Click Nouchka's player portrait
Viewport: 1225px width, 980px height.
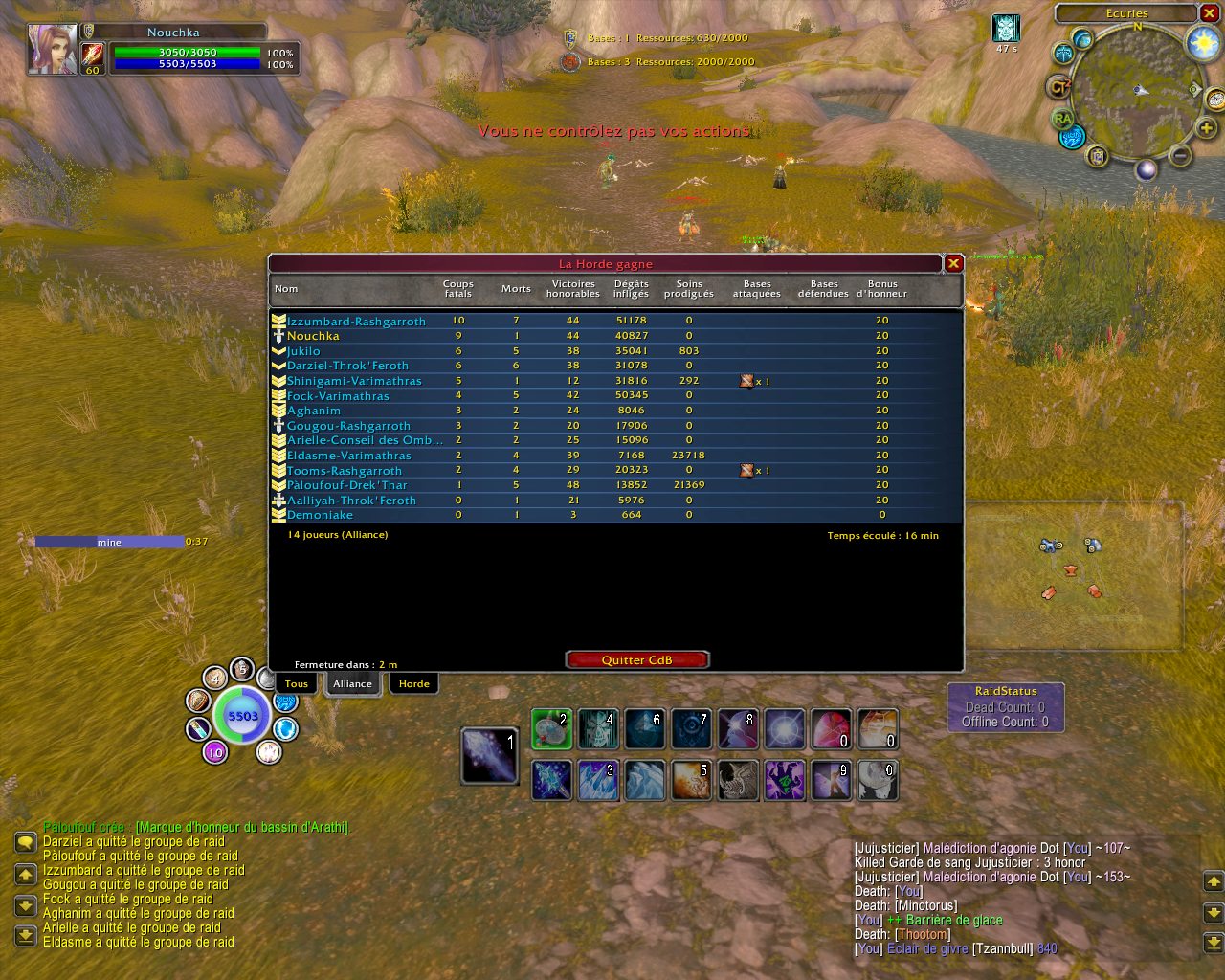click(52, 50)
